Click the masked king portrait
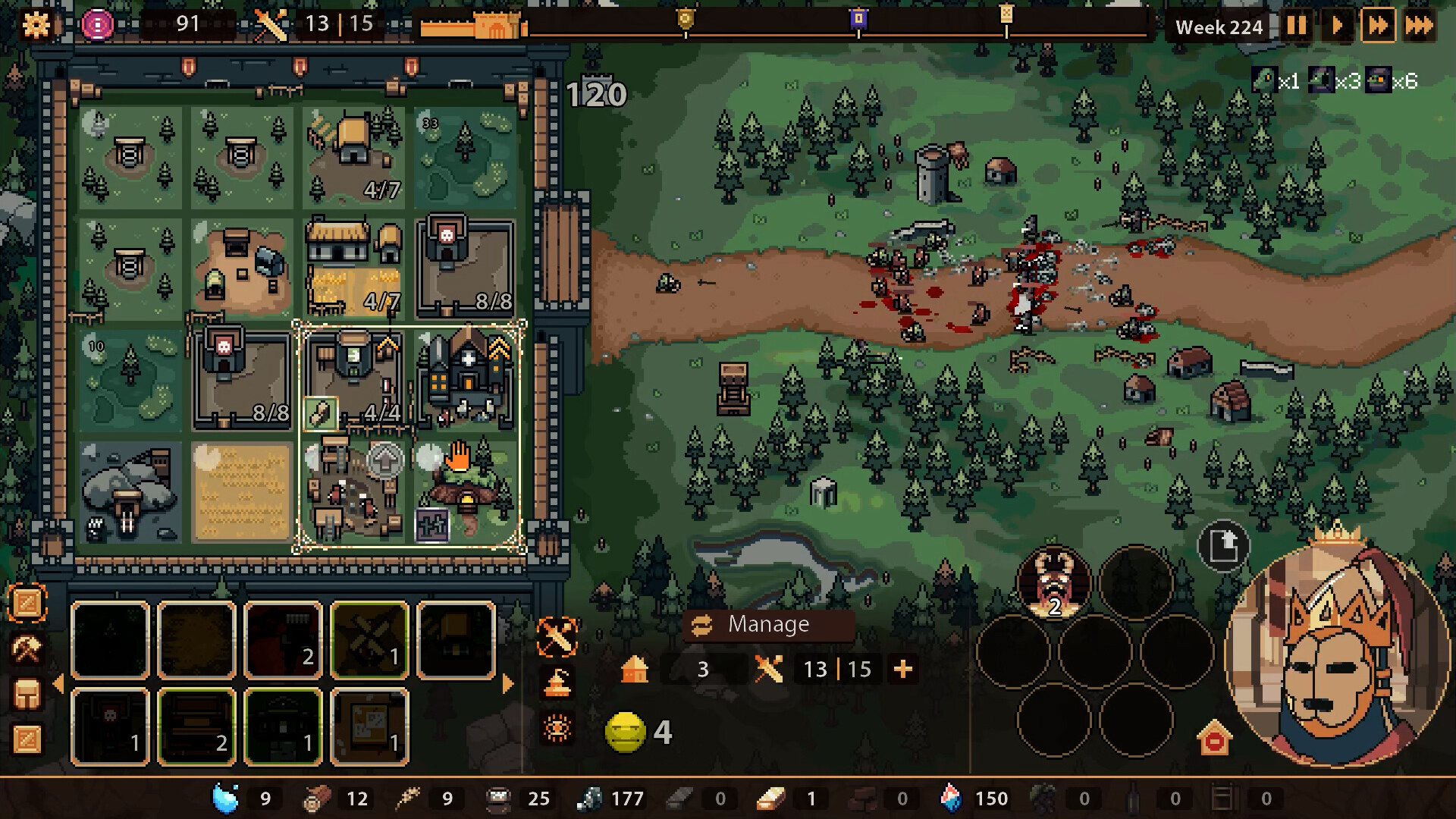This screenshot has width=1456, height=819. click(x=1338, y=652)
